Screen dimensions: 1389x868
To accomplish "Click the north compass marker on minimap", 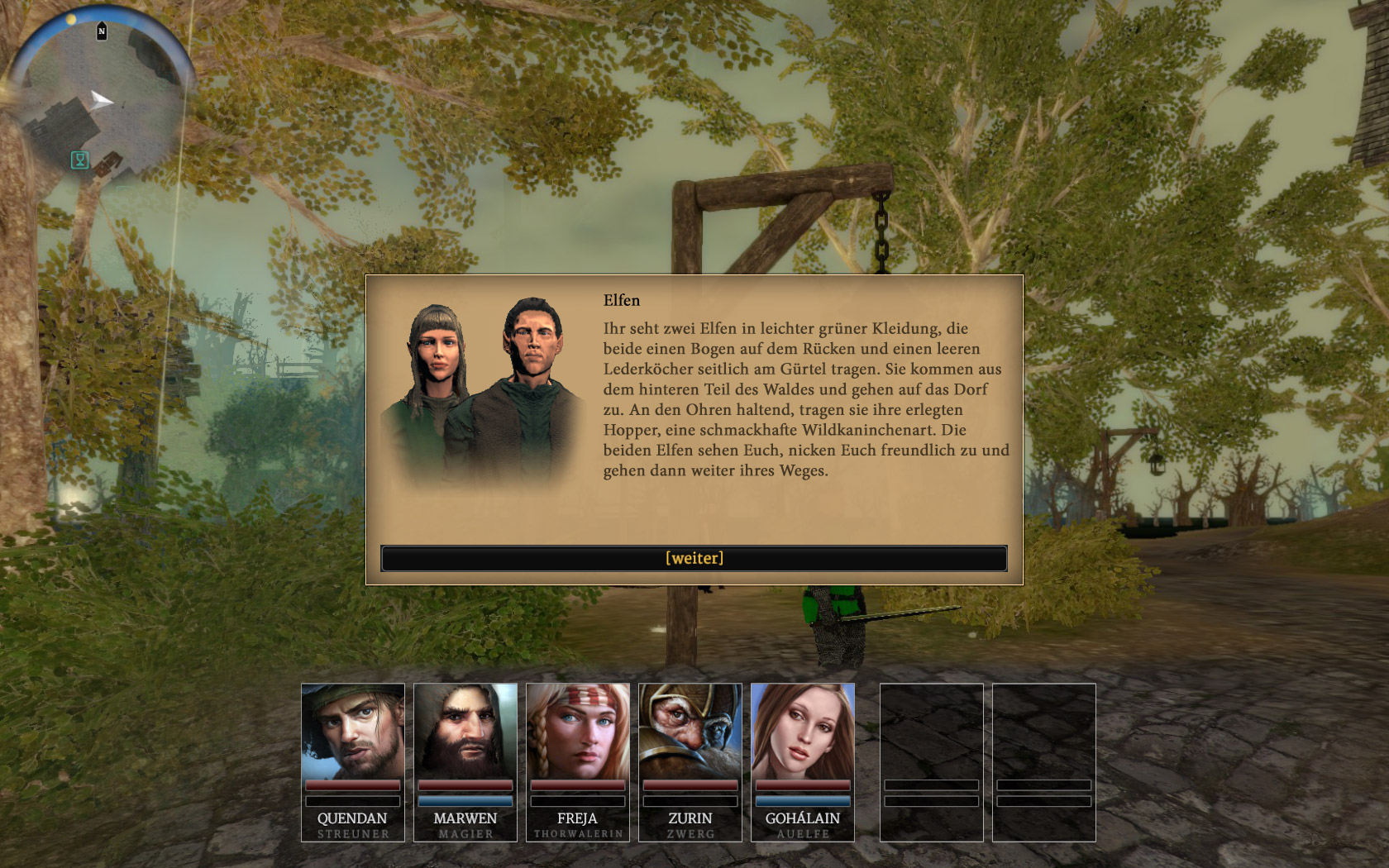I will tap(102, 31).
